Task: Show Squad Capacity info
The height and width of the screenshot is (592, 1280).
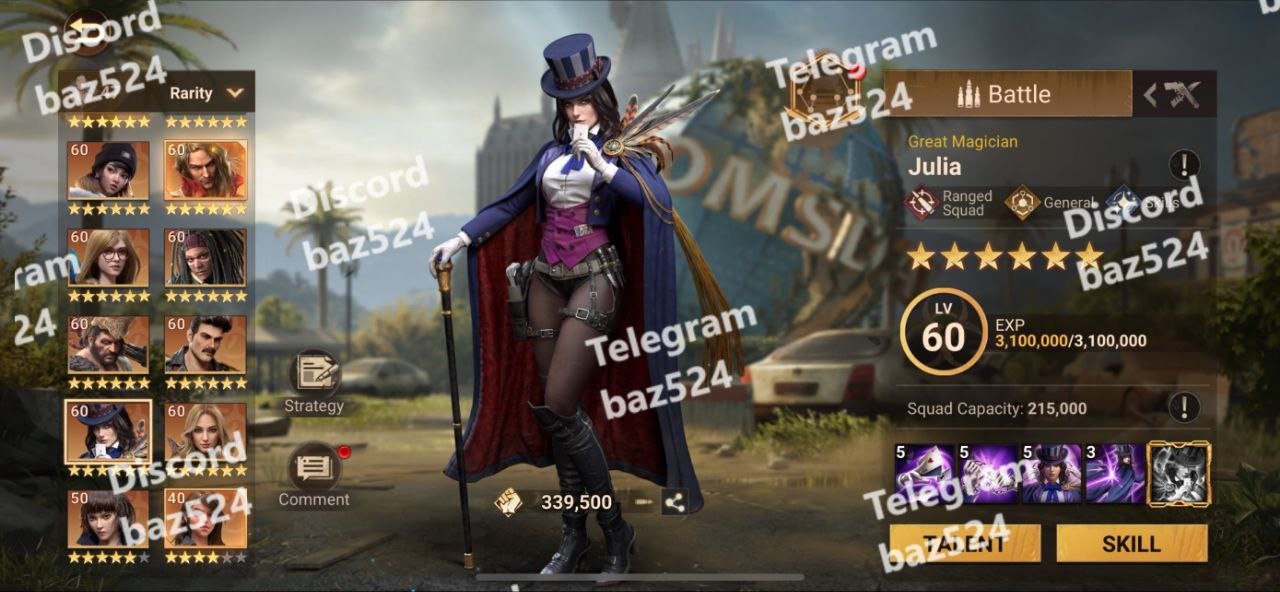Action: (x=1184, y=407)
